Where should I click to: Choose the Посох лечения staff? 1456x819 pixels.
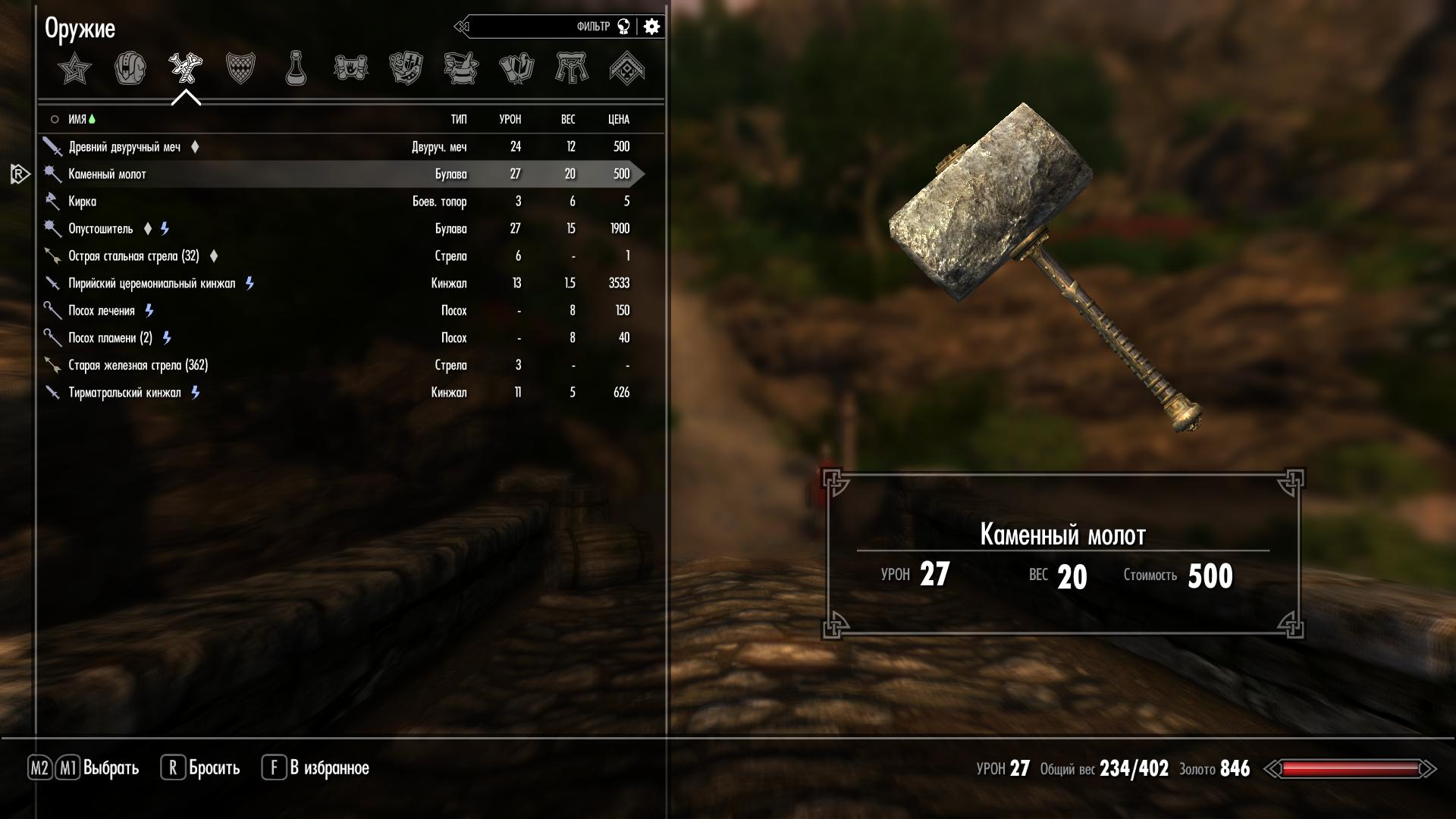102,311
